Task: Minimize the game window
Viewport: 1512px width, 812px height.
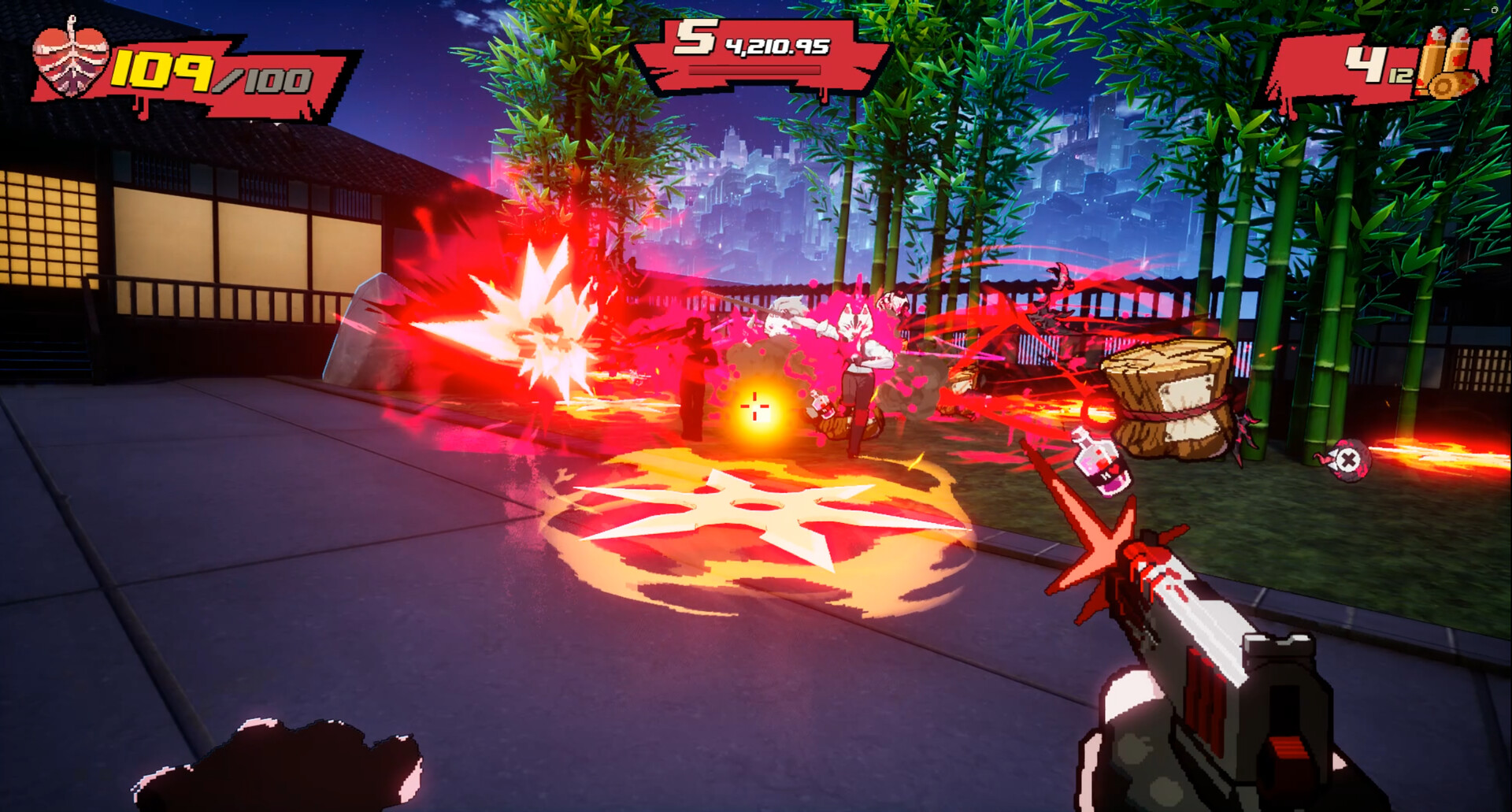Action: pyautogui.click(x=1467, y=9)
